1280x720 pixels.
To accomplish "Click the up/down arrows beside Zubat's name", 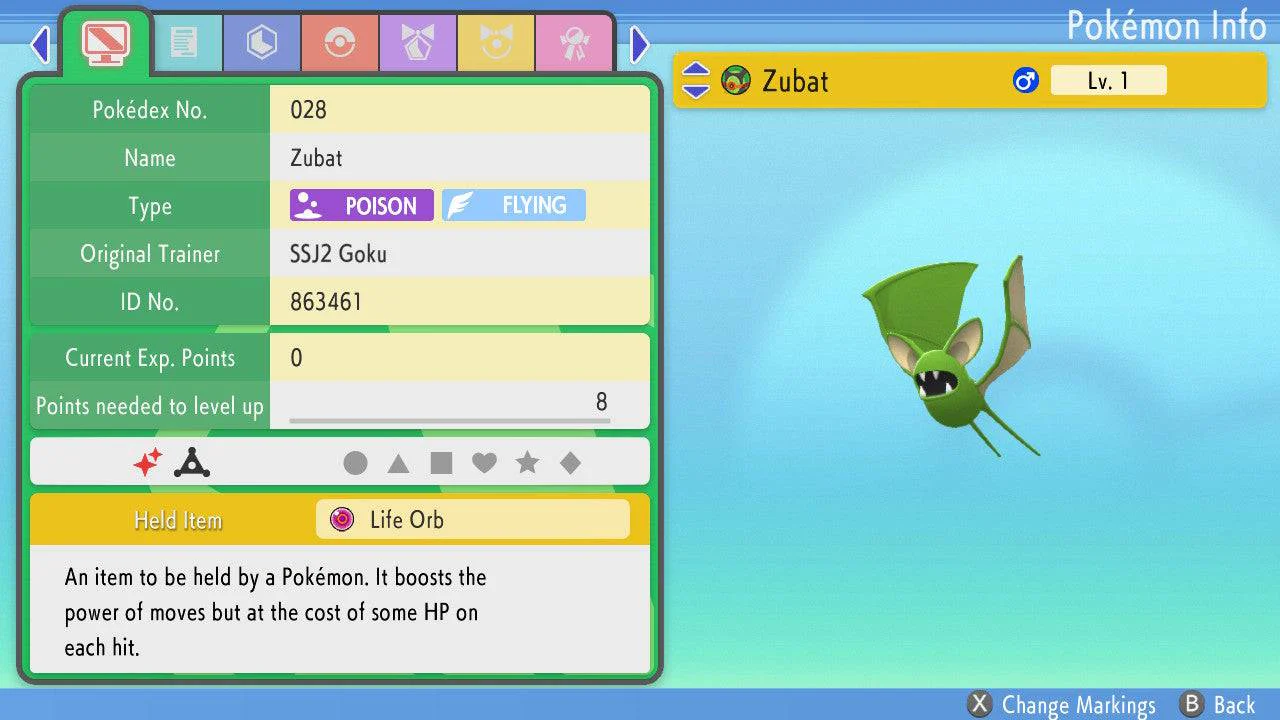I will click(x=696, y=81).
